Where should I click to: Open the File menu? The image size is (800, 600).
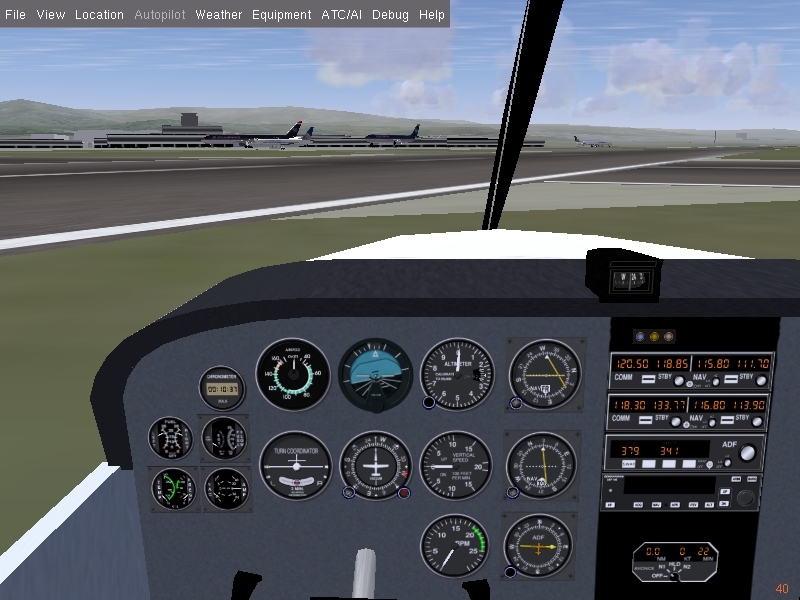click(x=15, y=15)
